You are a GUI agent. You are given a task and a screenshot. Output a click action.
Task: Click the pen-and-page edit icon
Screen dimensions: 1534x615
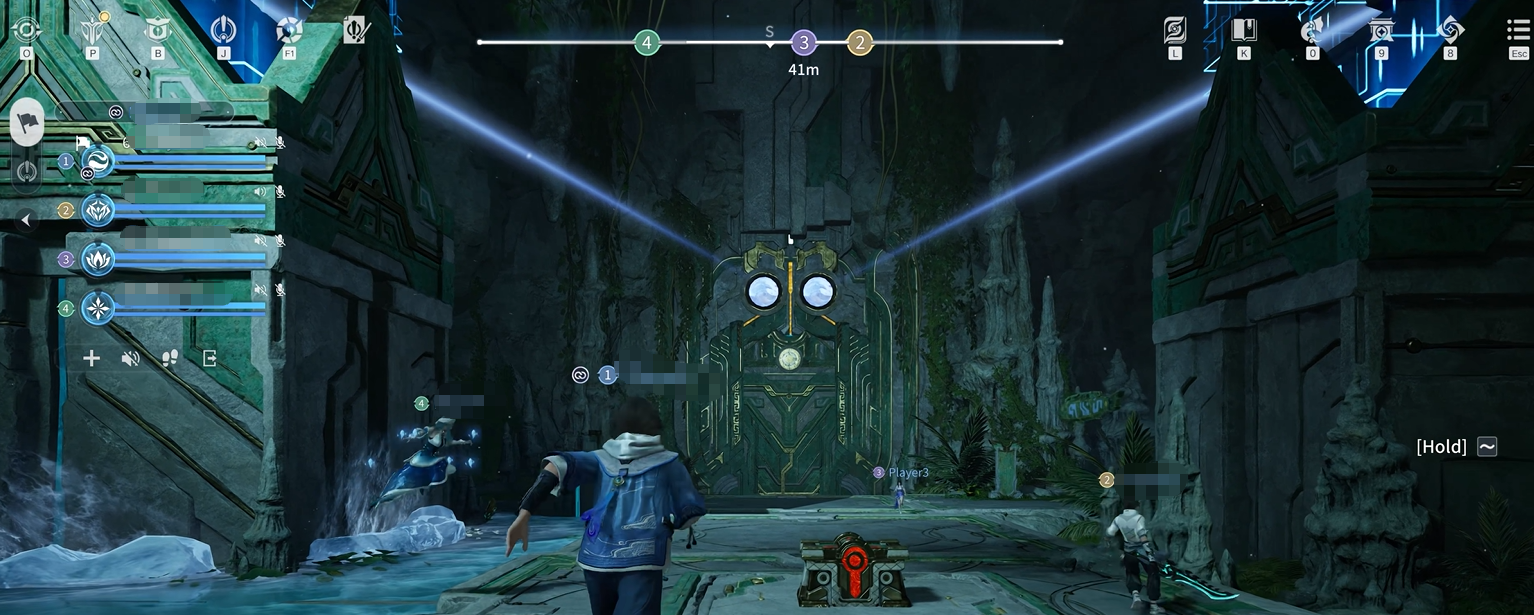click(355, 30)
